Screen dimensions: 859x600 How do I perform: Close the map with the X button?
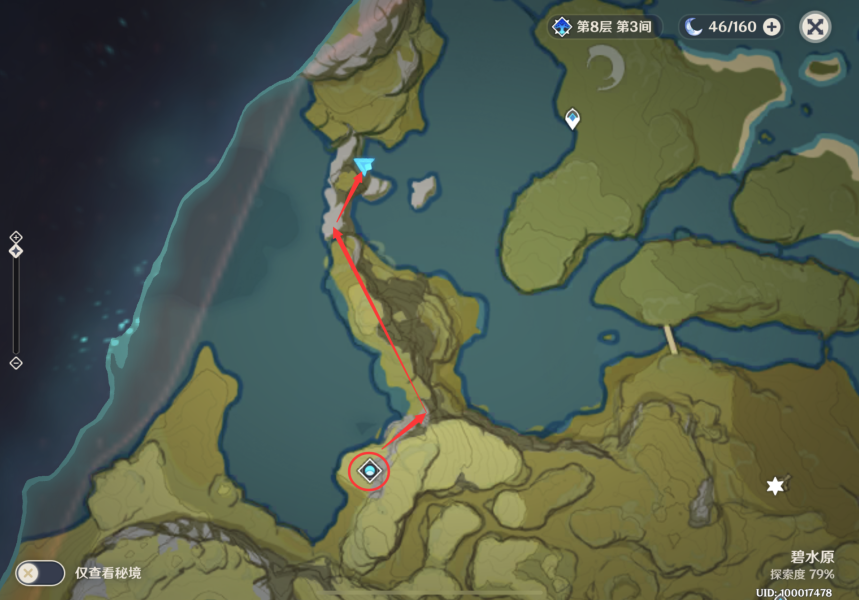pos(815,27)
